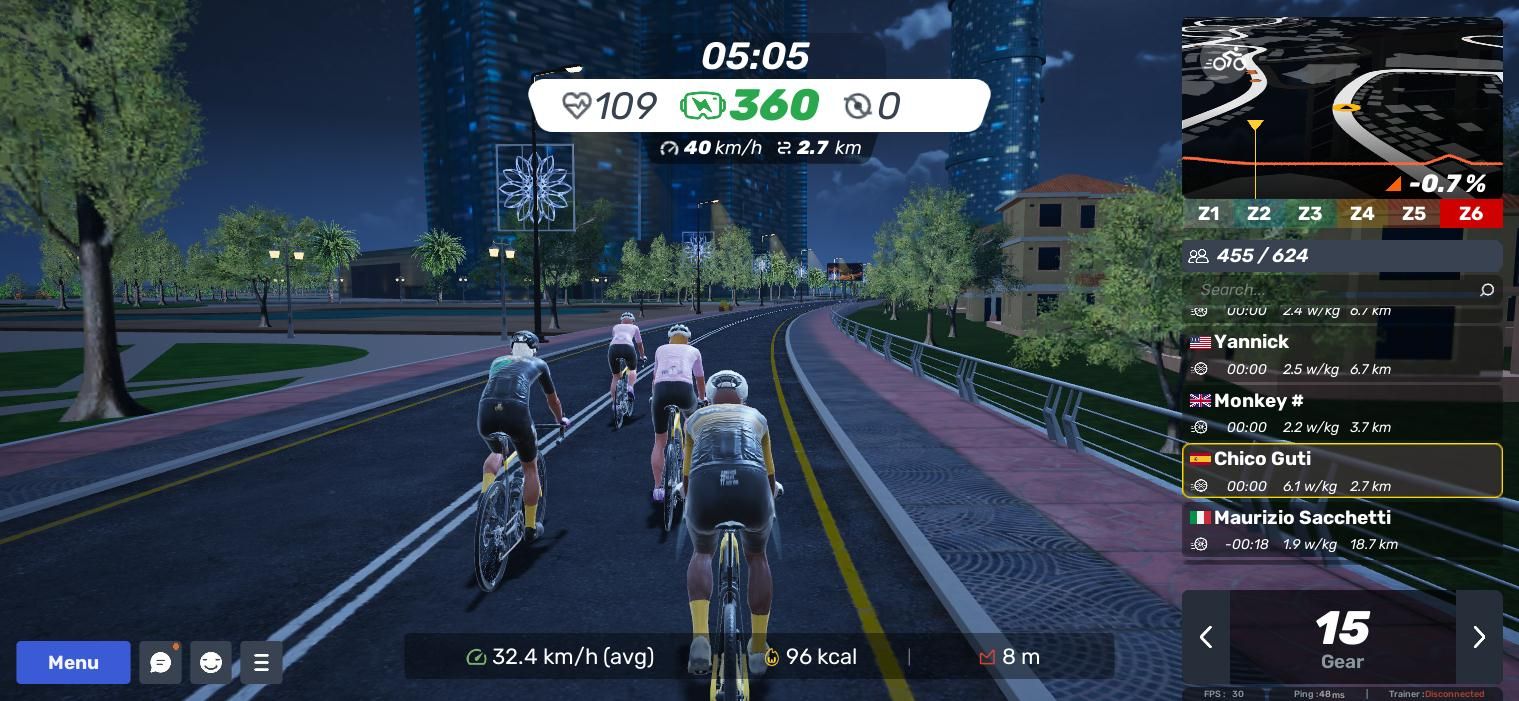Select rider Yannick in the list

[1342, 354]
